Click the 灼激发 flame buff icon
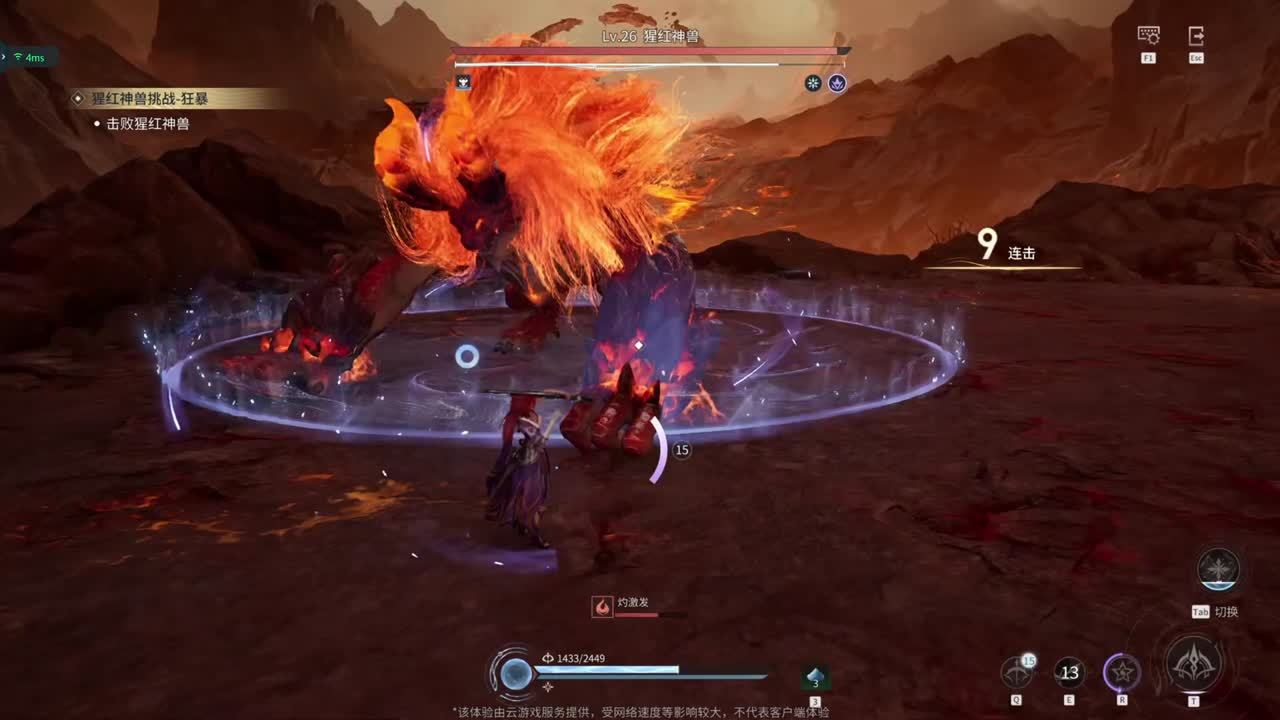Viewport: 1280px width, 720px height. point(602,607)
